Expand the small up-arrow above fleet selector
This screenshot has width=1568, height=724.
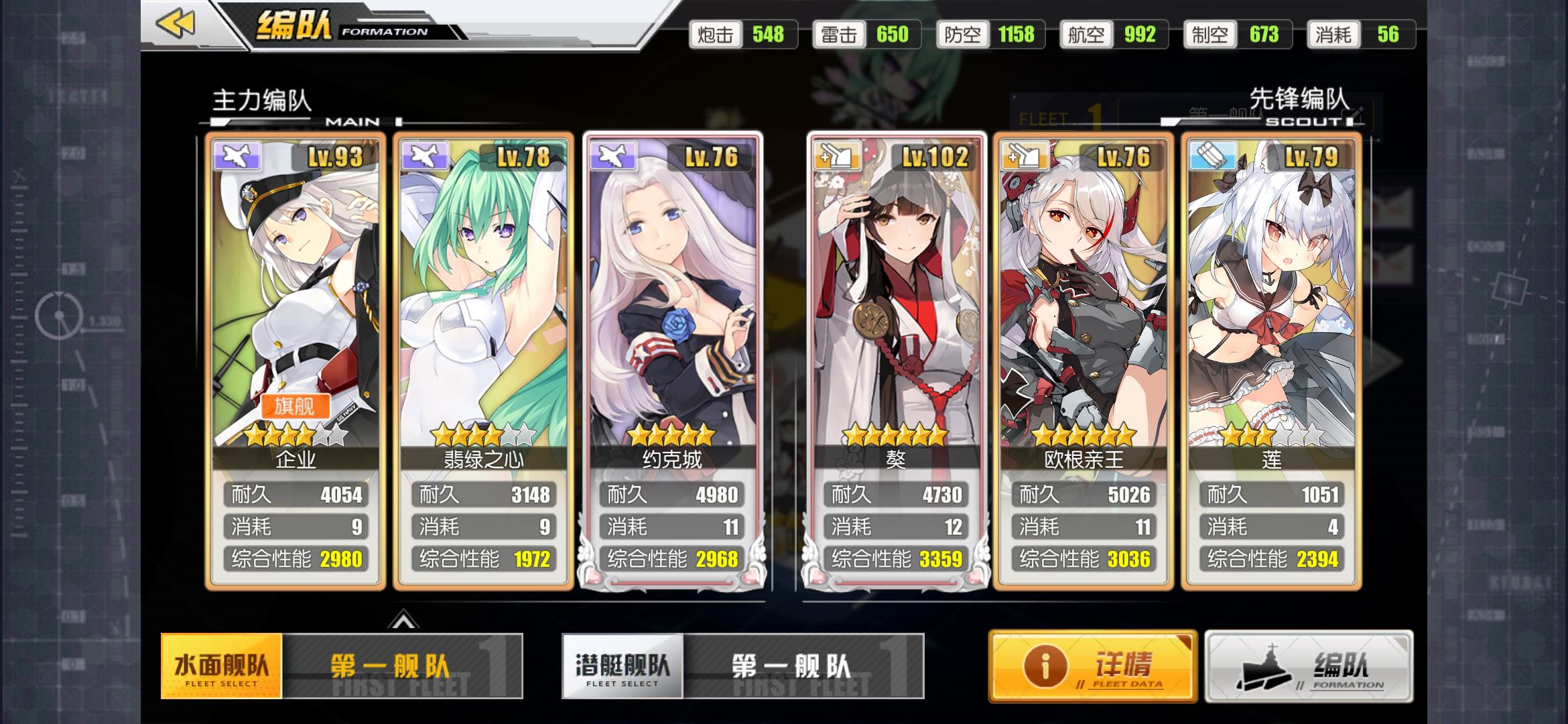pos(403,621)
